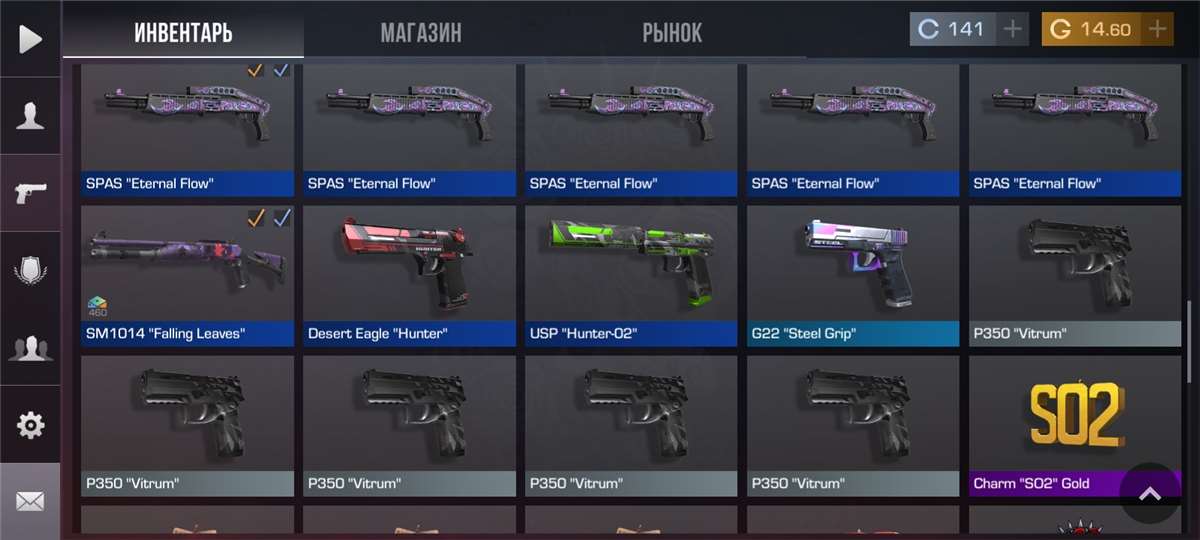Switch to the Магазин tab

coord(421,32)
